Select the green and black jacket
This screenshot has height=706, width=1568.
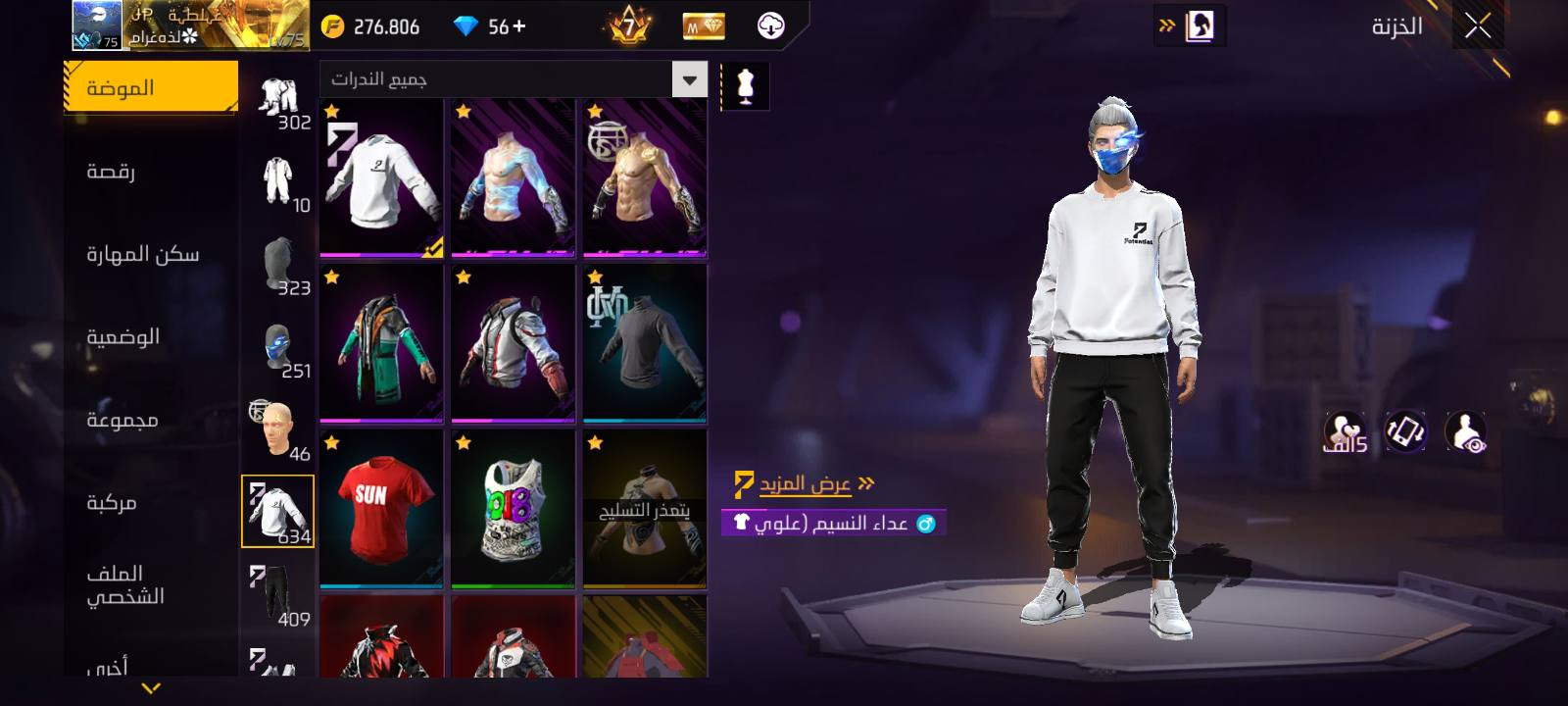click(x=381, y=343)
